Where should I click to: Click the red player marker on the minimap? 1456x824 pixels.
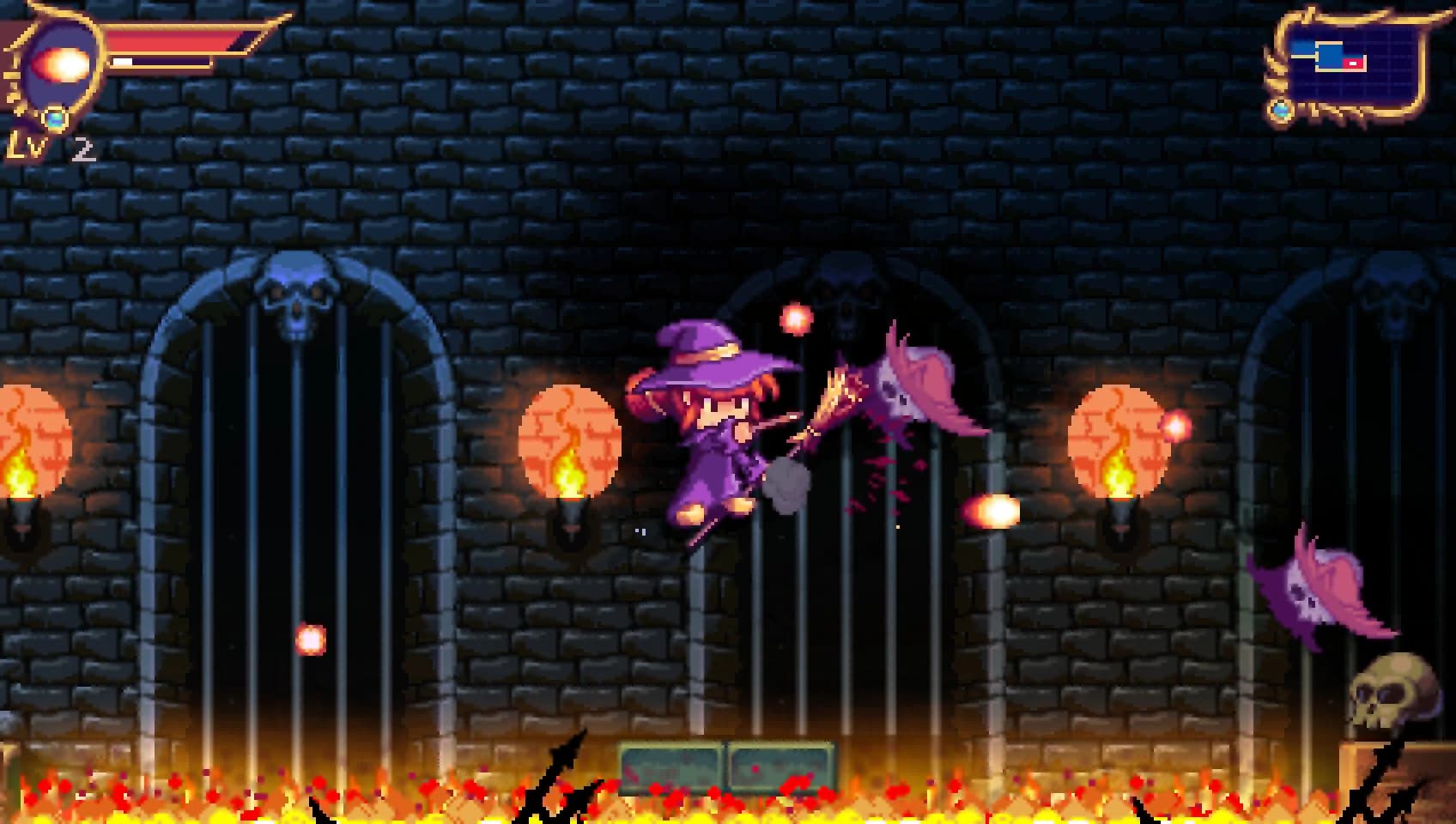(1353, 63)
